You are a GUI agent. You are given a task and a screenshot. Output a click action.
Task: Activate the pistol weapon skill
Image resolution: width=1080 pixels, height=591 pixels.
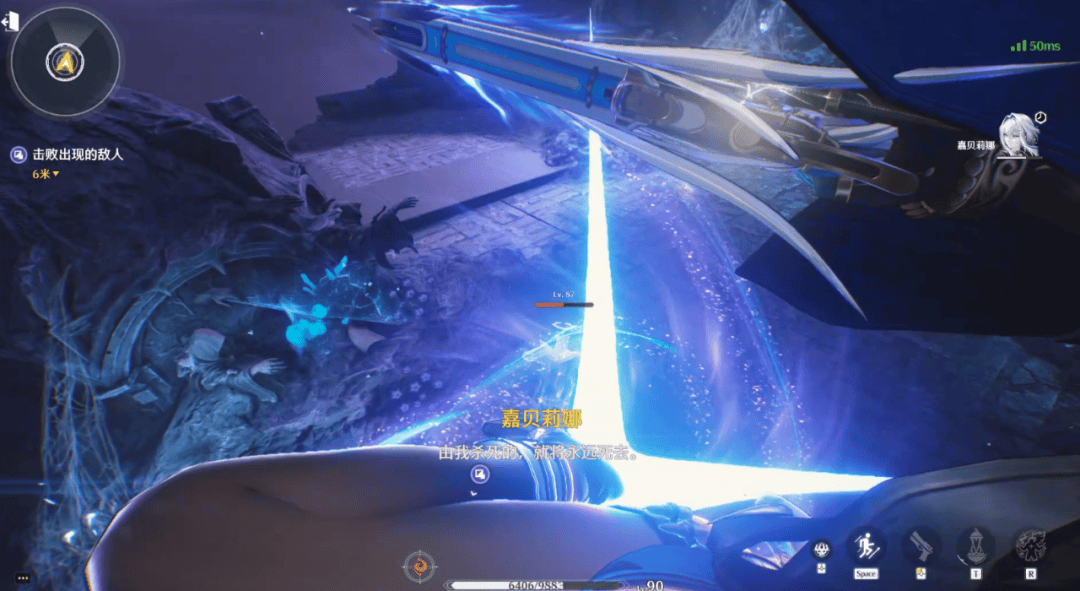[x=920, y=546]
